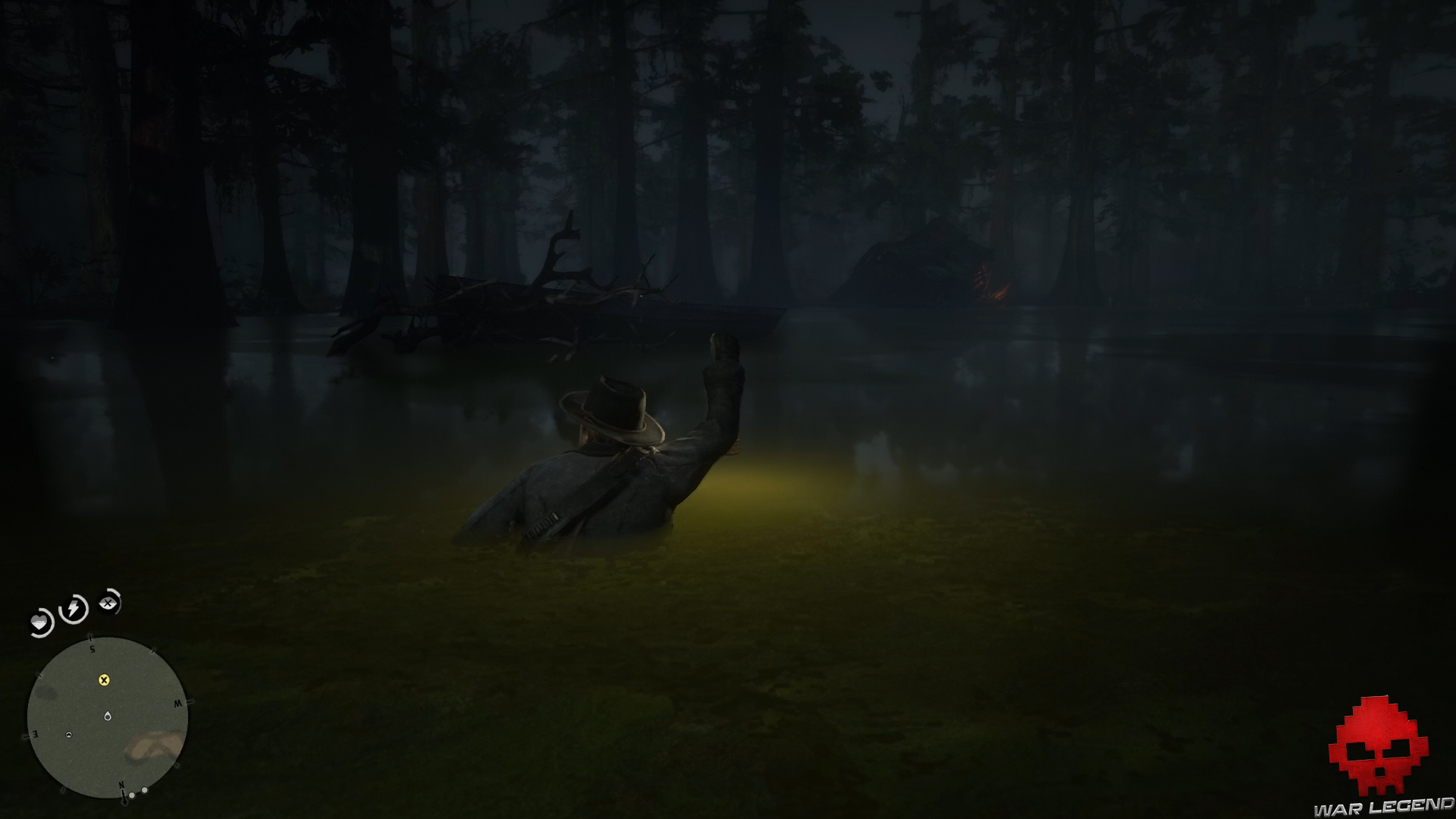Click the yellow X mission marker on minimap

click(x=104, y=681)
